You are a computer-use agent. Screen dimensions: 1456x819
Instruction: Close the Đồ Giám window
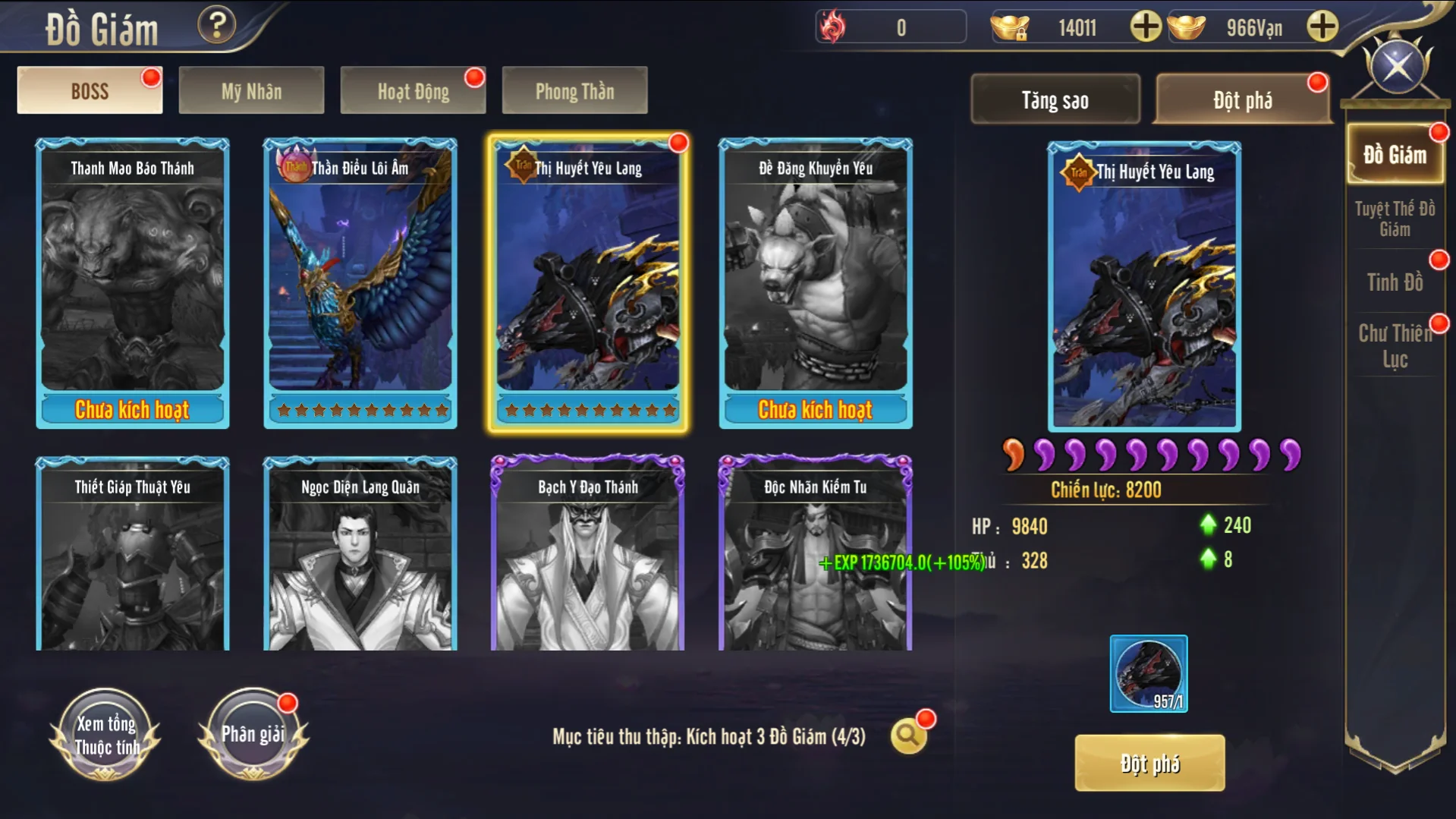[x=1397, y=66]
